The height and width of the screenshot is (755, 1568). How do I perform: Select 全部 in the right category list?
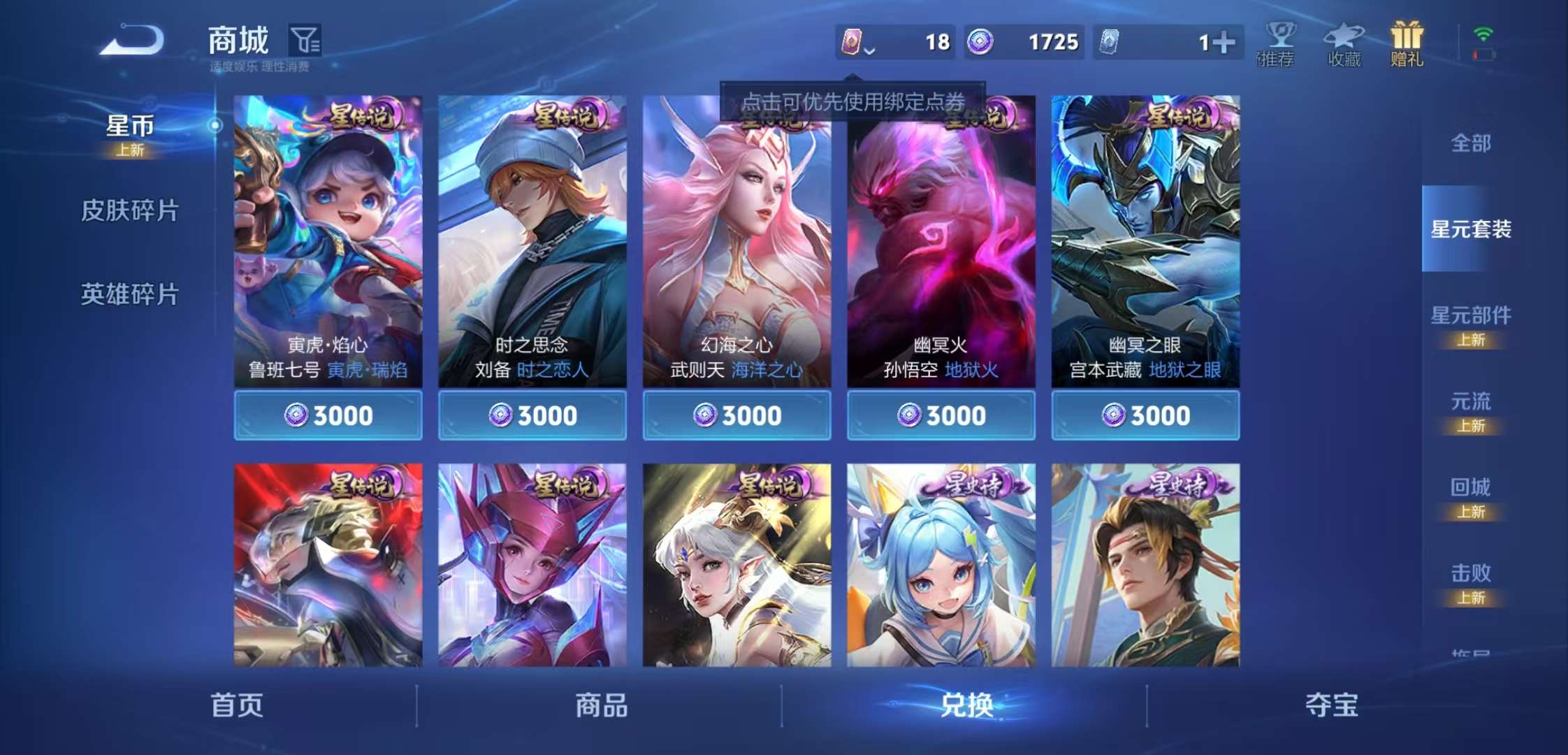(x=1469, y=143)
